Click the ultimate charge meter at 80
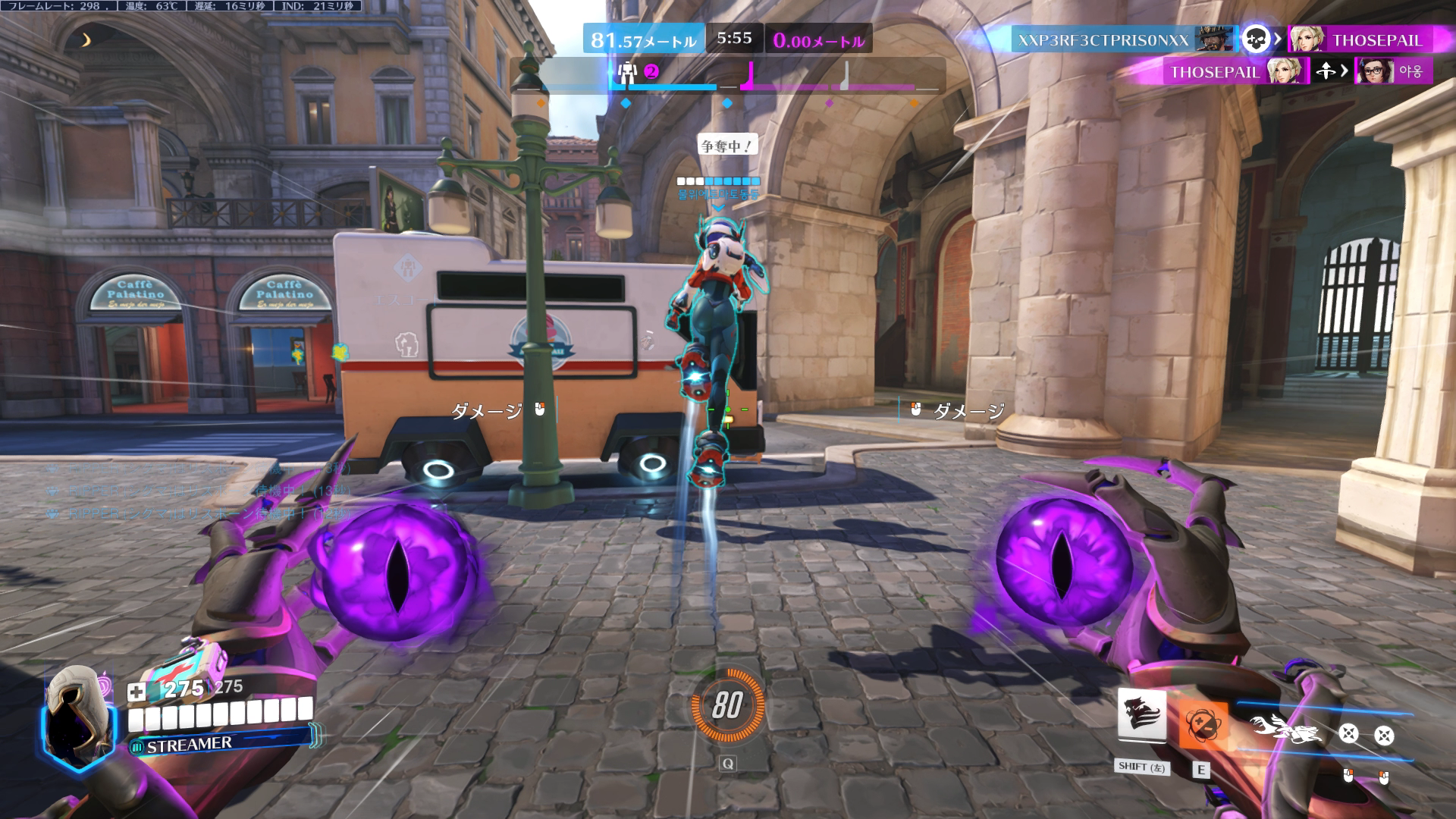 pos(727,706)
